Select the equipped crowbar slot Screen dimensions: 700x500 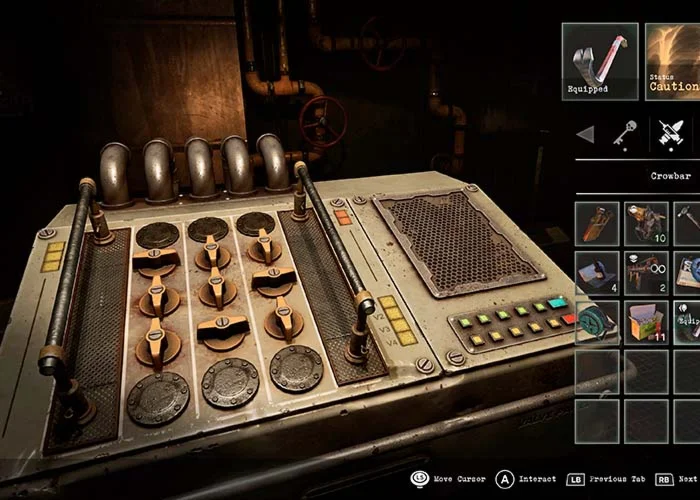[x=600, y=61]
